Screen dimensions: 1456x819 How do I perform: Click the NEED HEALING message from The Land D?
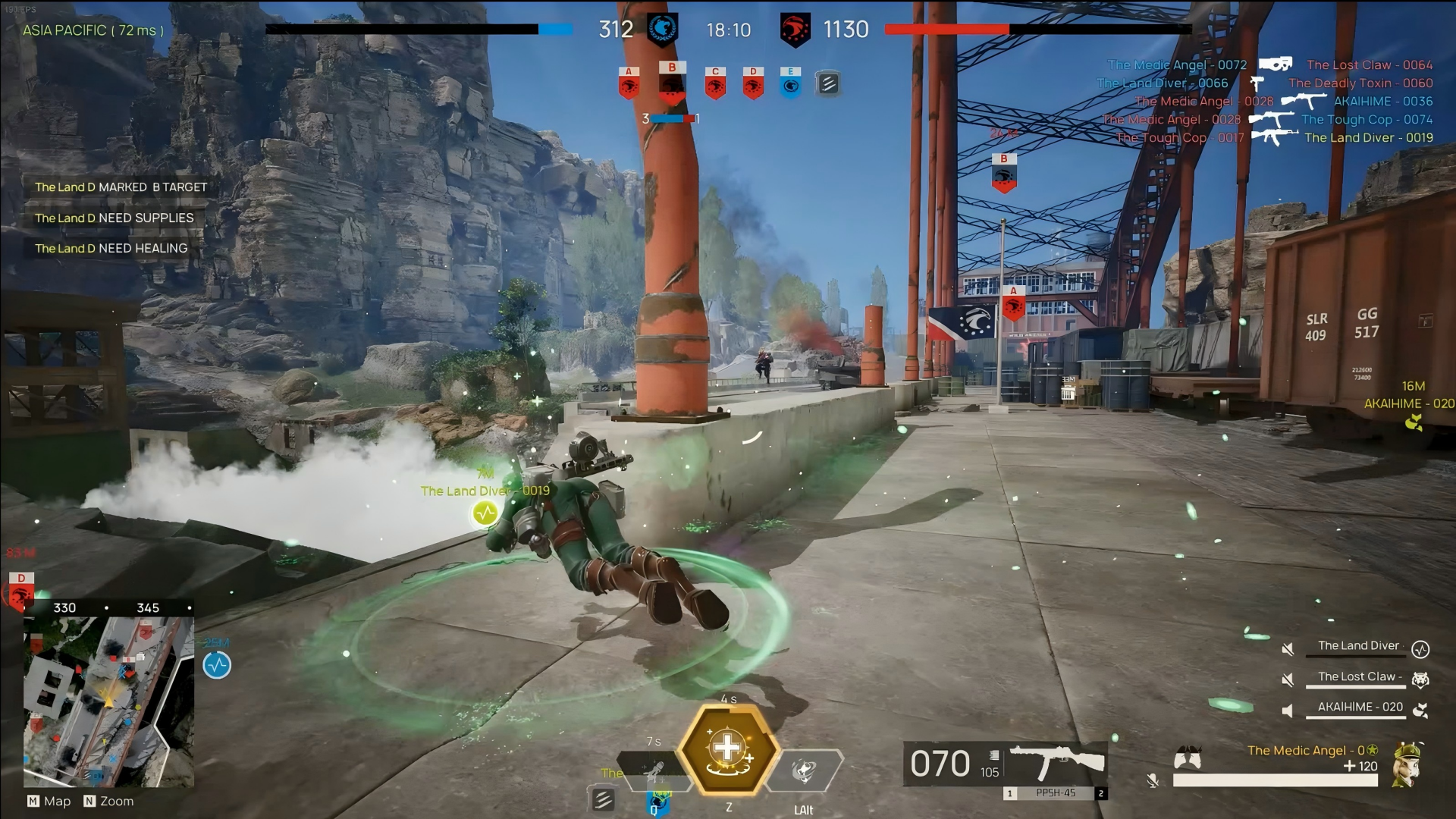point(110,248)
